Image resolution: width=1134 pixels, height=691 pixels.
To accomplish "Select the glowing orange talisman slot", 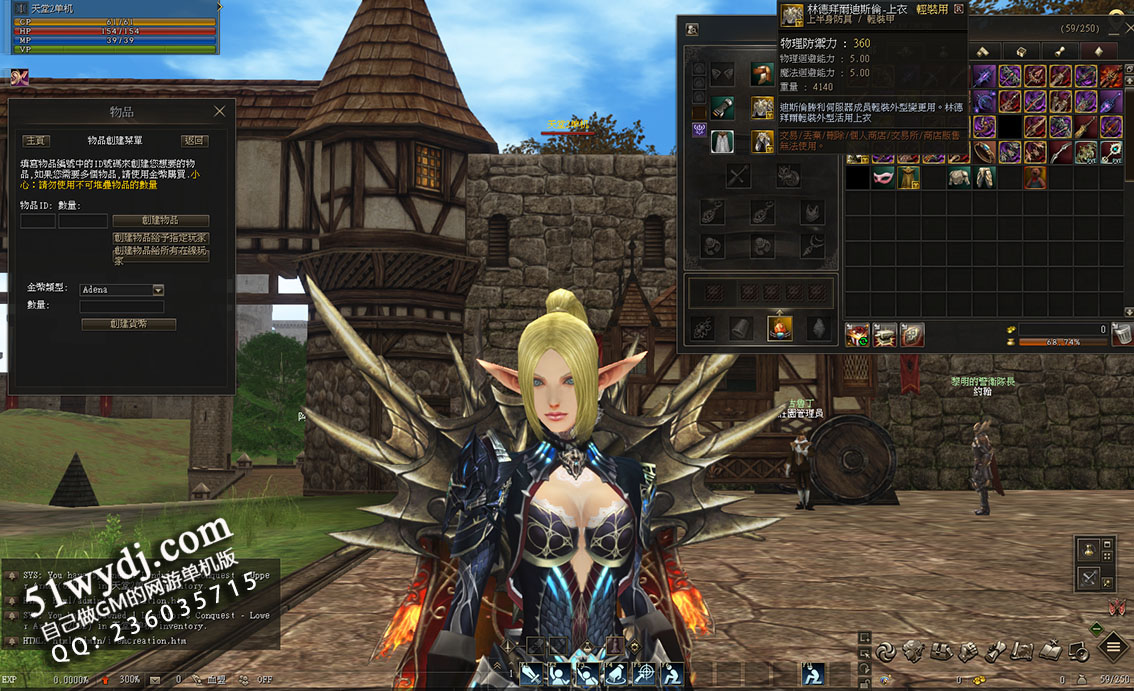I will click(779, 328).
